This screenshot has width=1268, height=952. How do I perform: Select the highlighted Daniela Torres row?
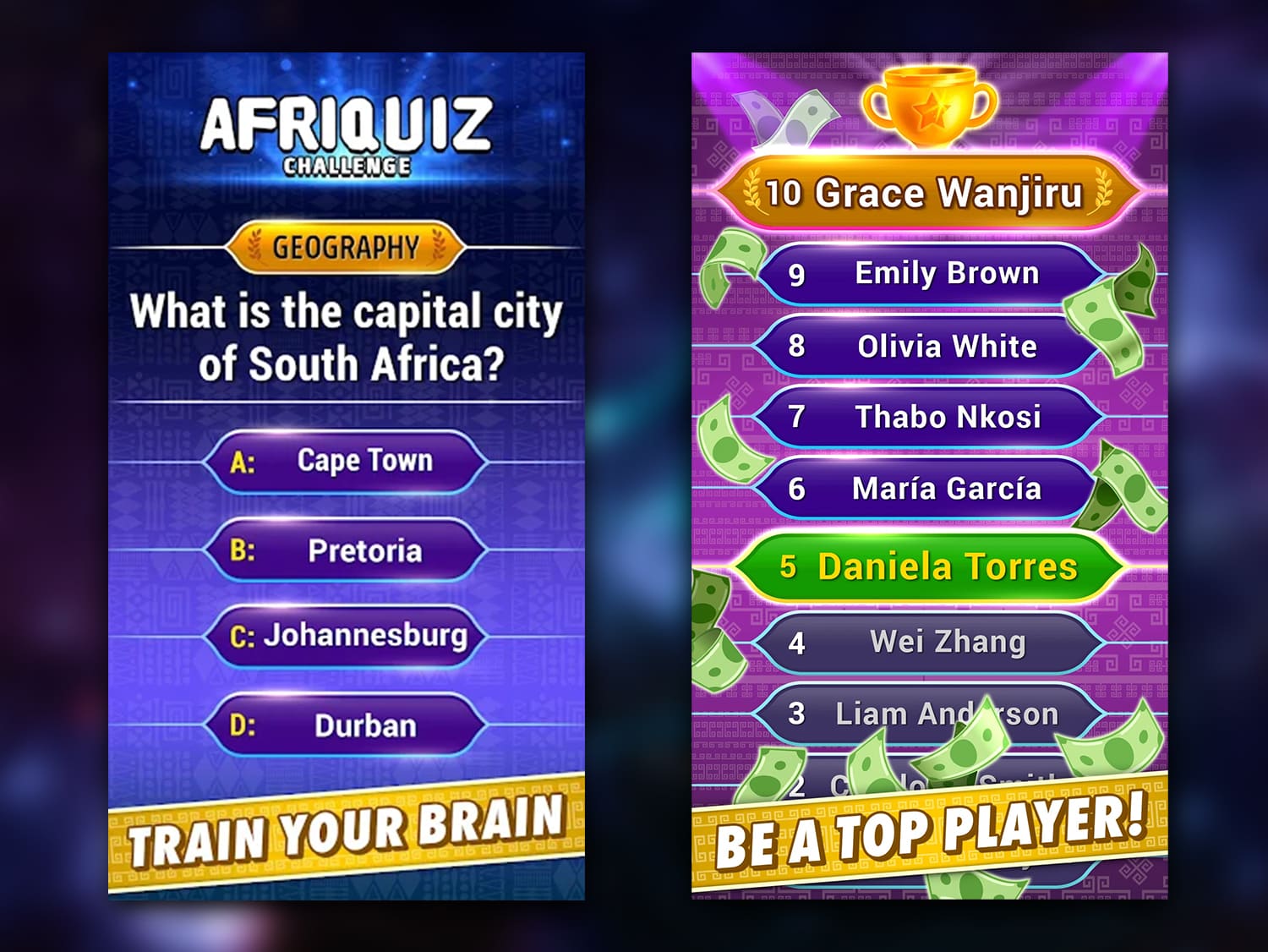pyautogui.click(x=927, y=566)
